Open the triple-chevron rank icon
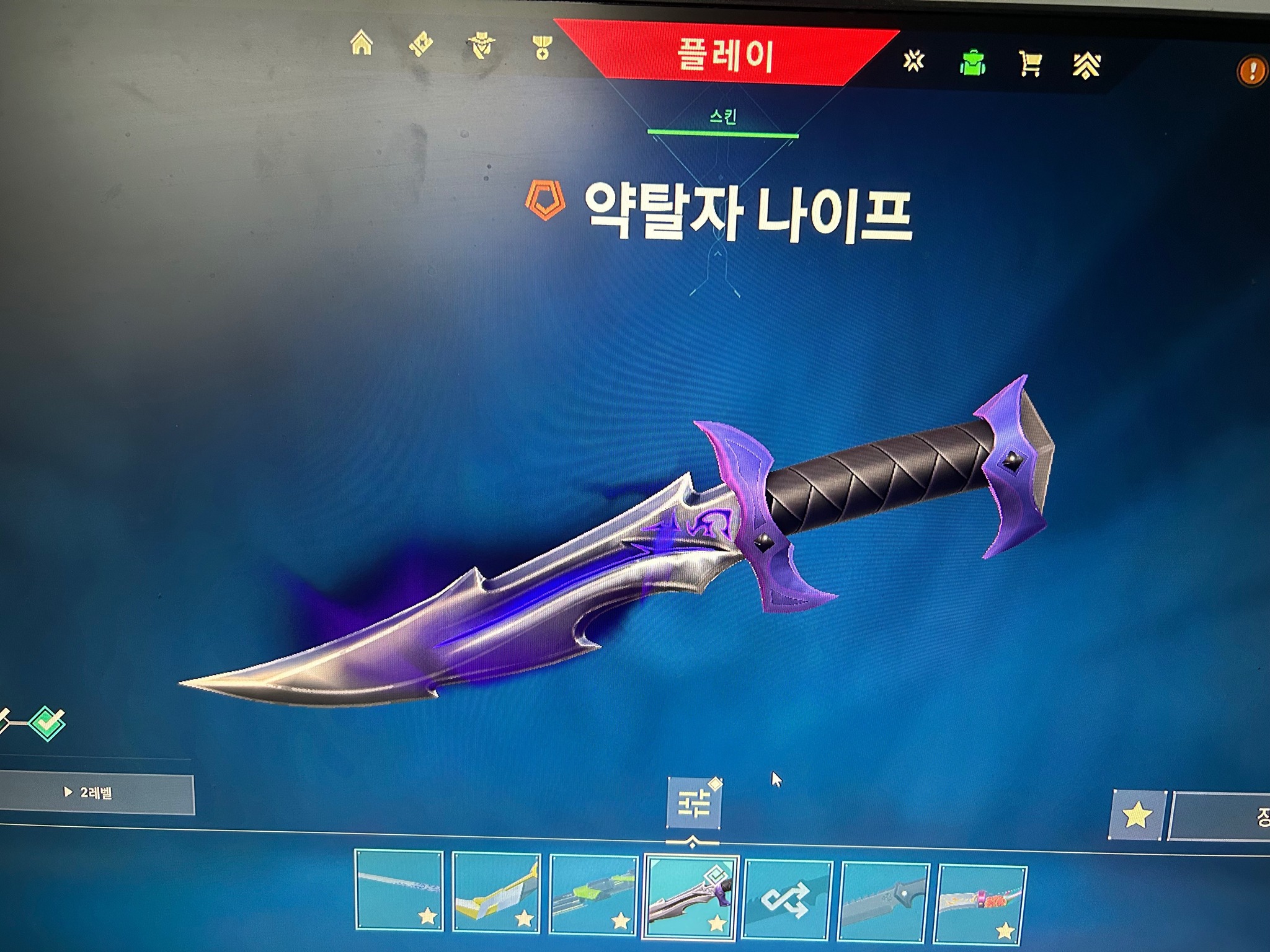Screen dimensions: 1270x952 (x=1086, y=65)
